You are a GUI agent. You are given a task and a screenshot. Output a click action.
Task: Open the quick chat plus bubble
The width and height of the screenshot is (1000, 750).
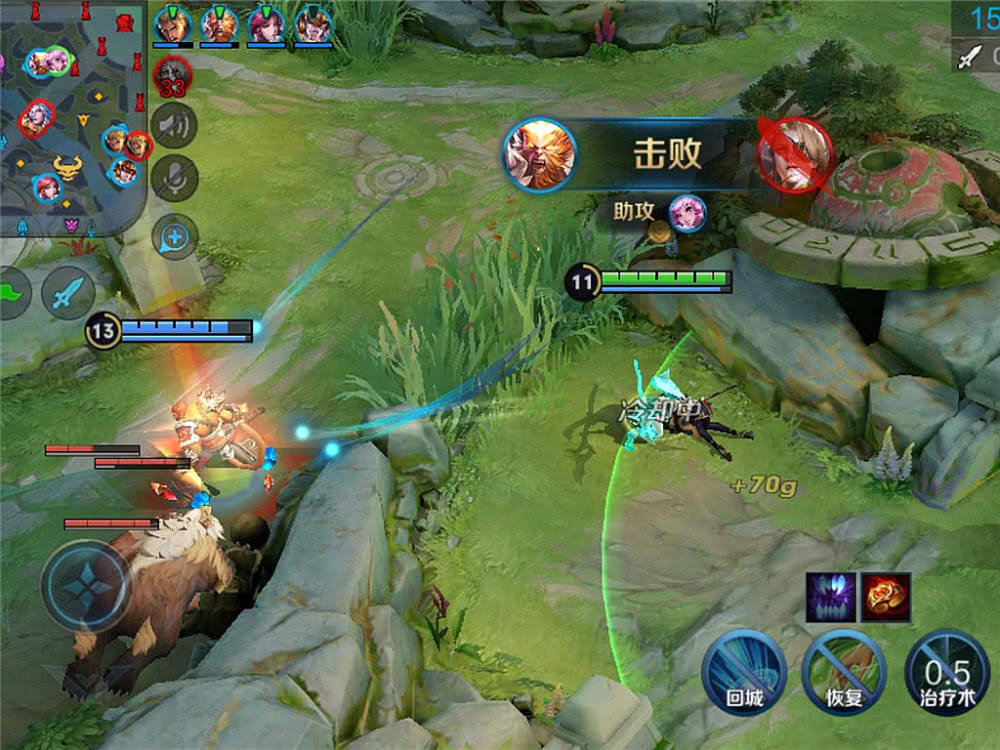(x=175, y=238)
